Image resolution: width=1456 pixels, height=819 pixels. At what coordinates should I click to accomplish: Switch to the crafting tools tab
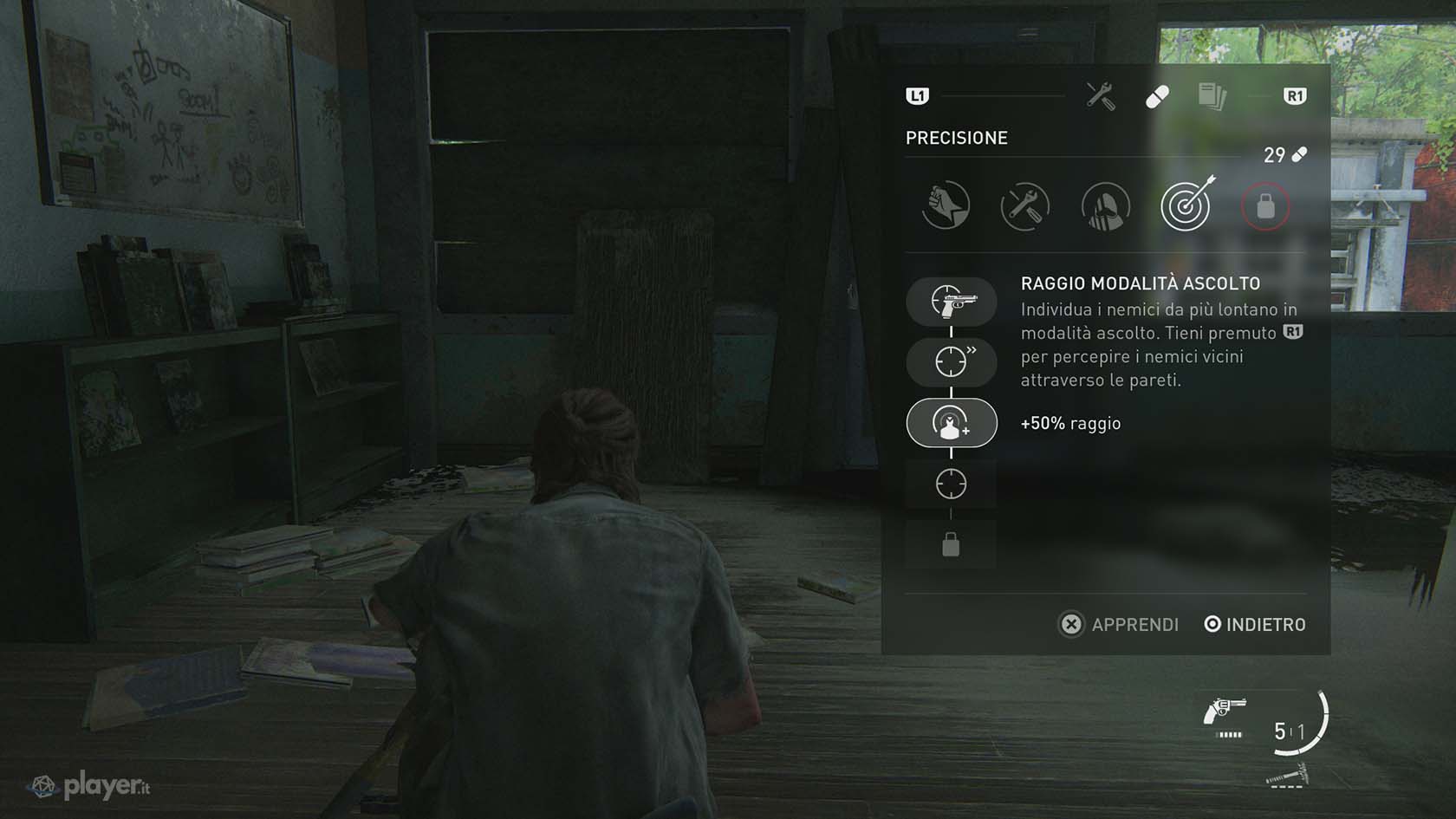click(x=1101, y=96)
